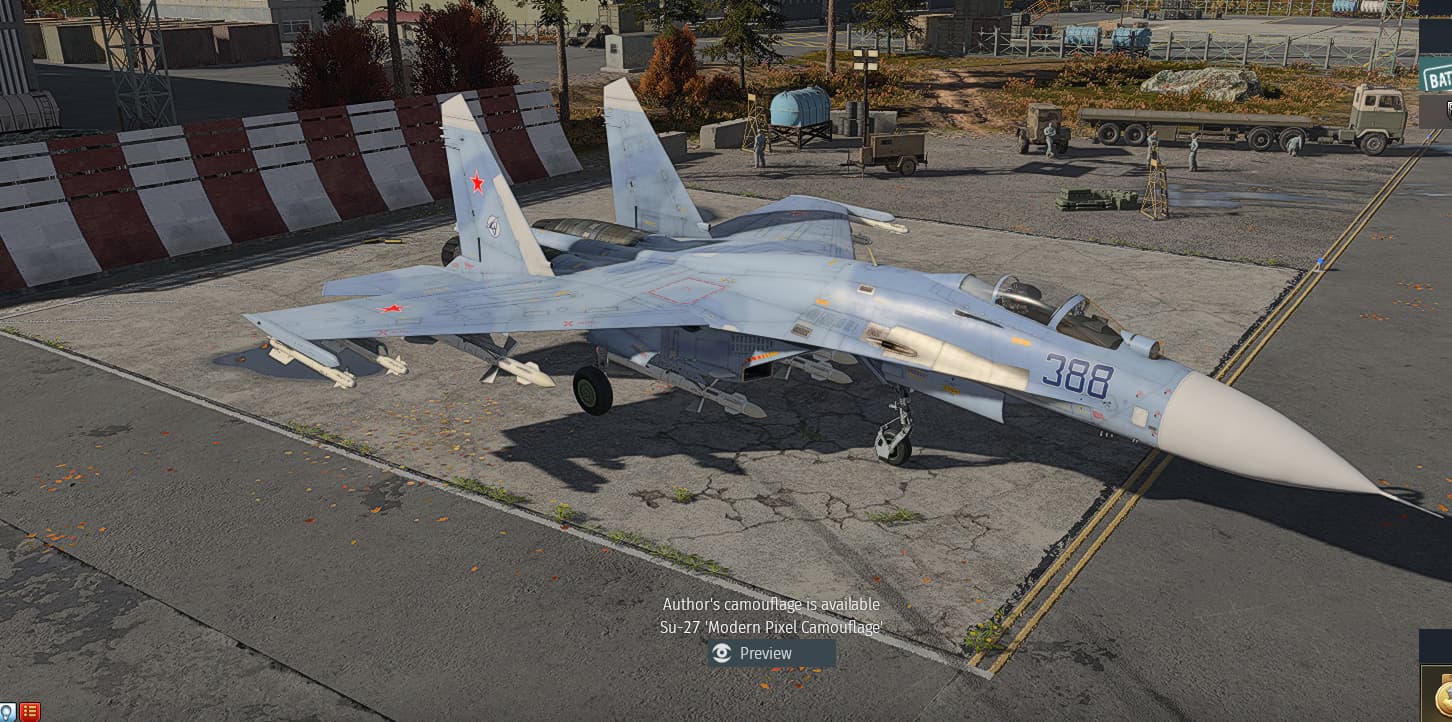The image size is (1452, 722).
Task: Select the gold medal icon tile
Action: (x=1440, y=693)
